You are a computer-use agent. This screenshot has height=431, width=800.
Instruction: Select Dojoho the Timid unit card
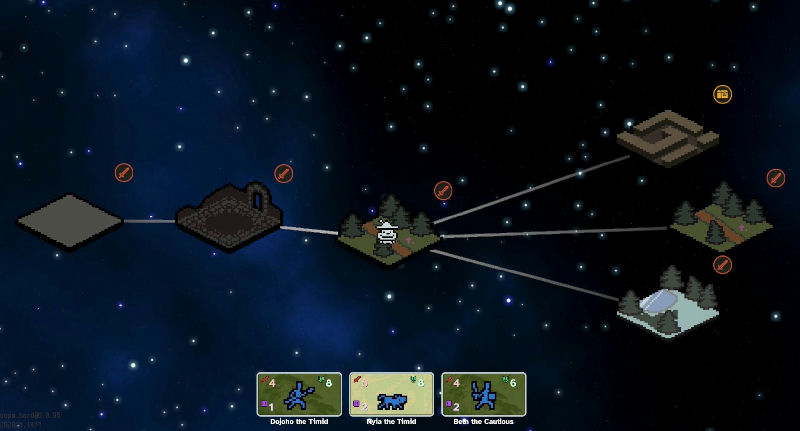pyautogui.click(x=299, y=394)
